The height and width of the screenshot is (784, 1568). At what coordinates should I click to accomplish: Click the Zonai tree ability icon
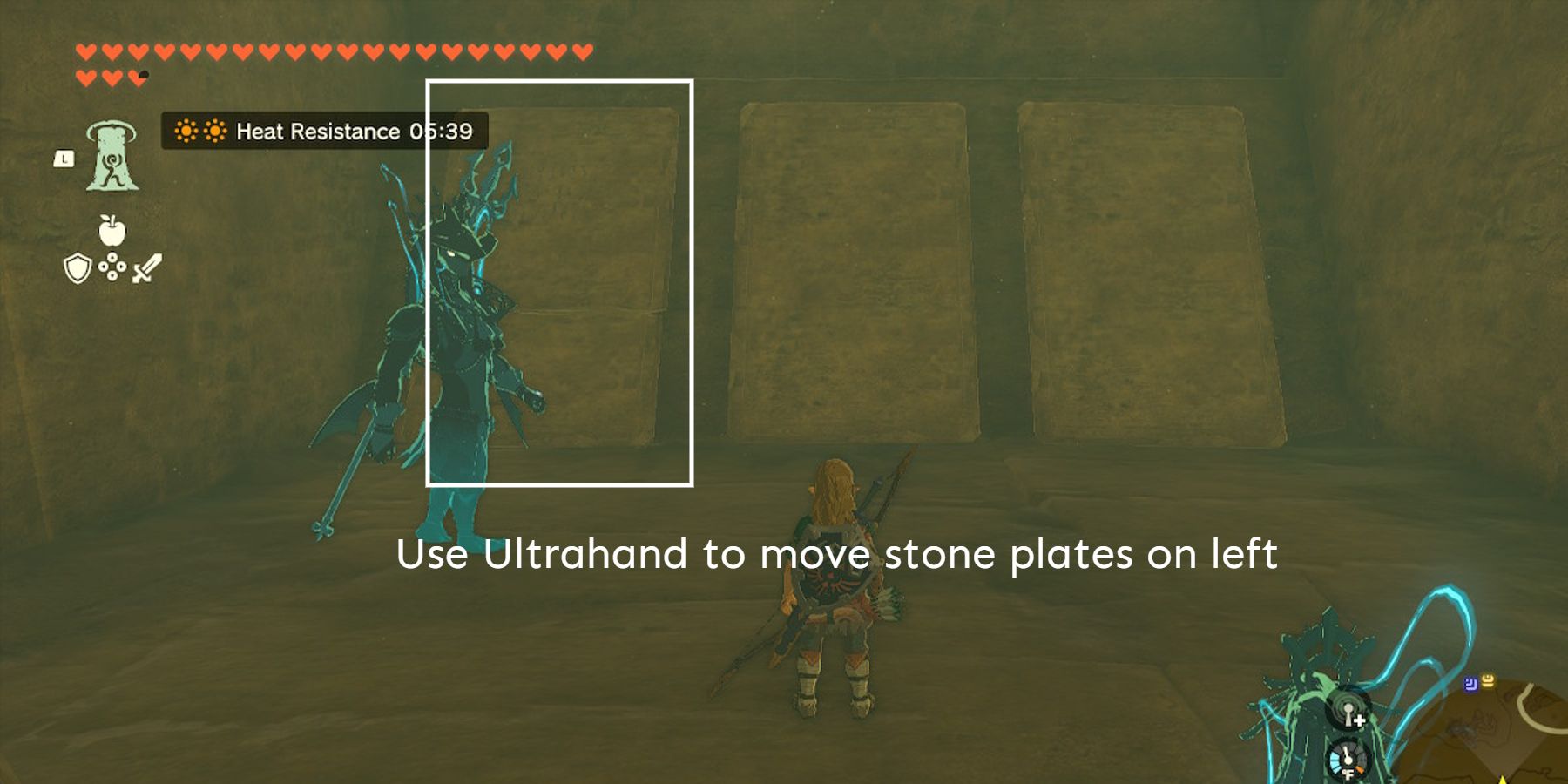[112, 159]
